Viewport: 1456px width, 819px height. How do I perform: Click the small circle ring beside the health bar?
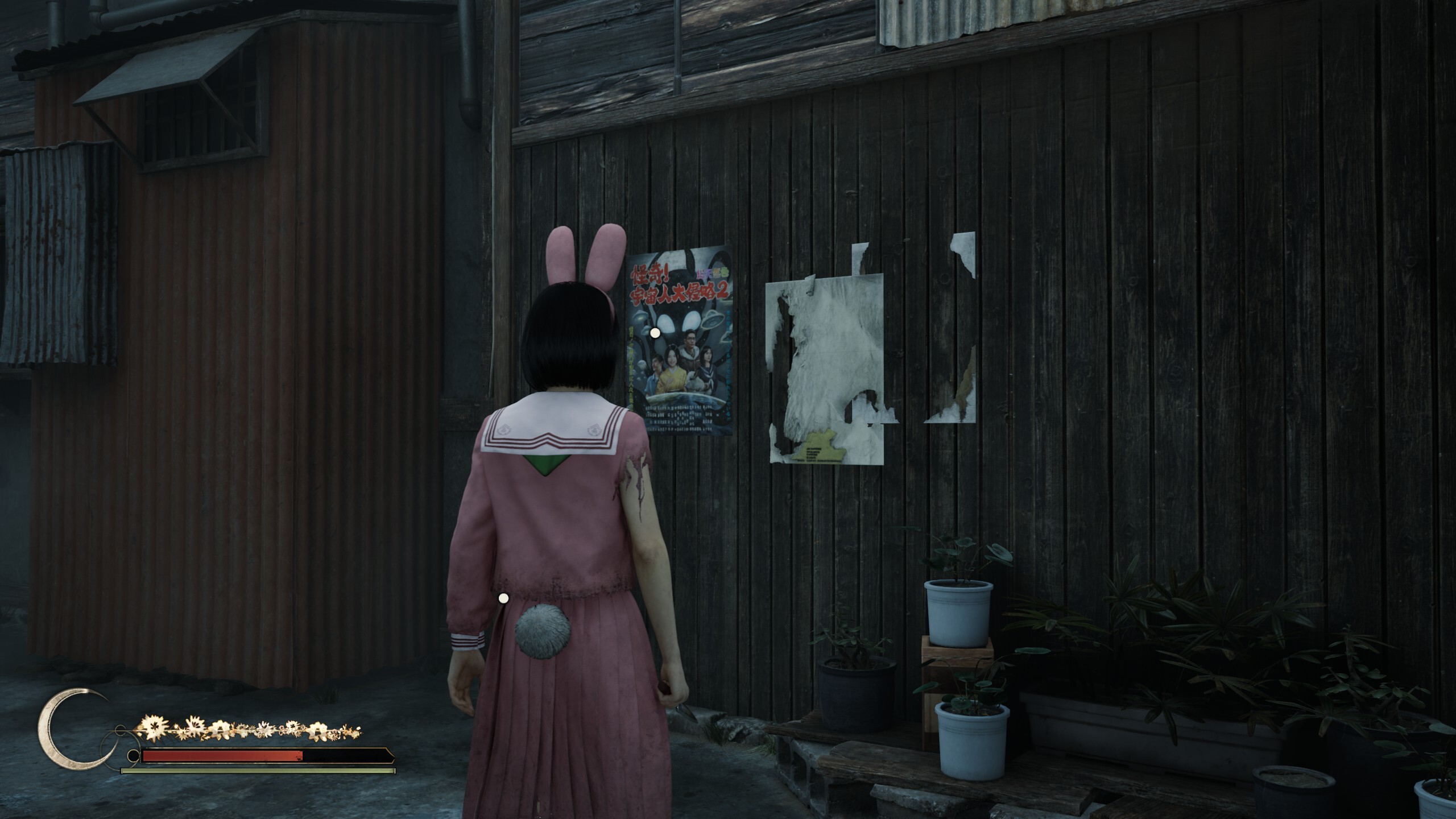[x=134, y=757]
